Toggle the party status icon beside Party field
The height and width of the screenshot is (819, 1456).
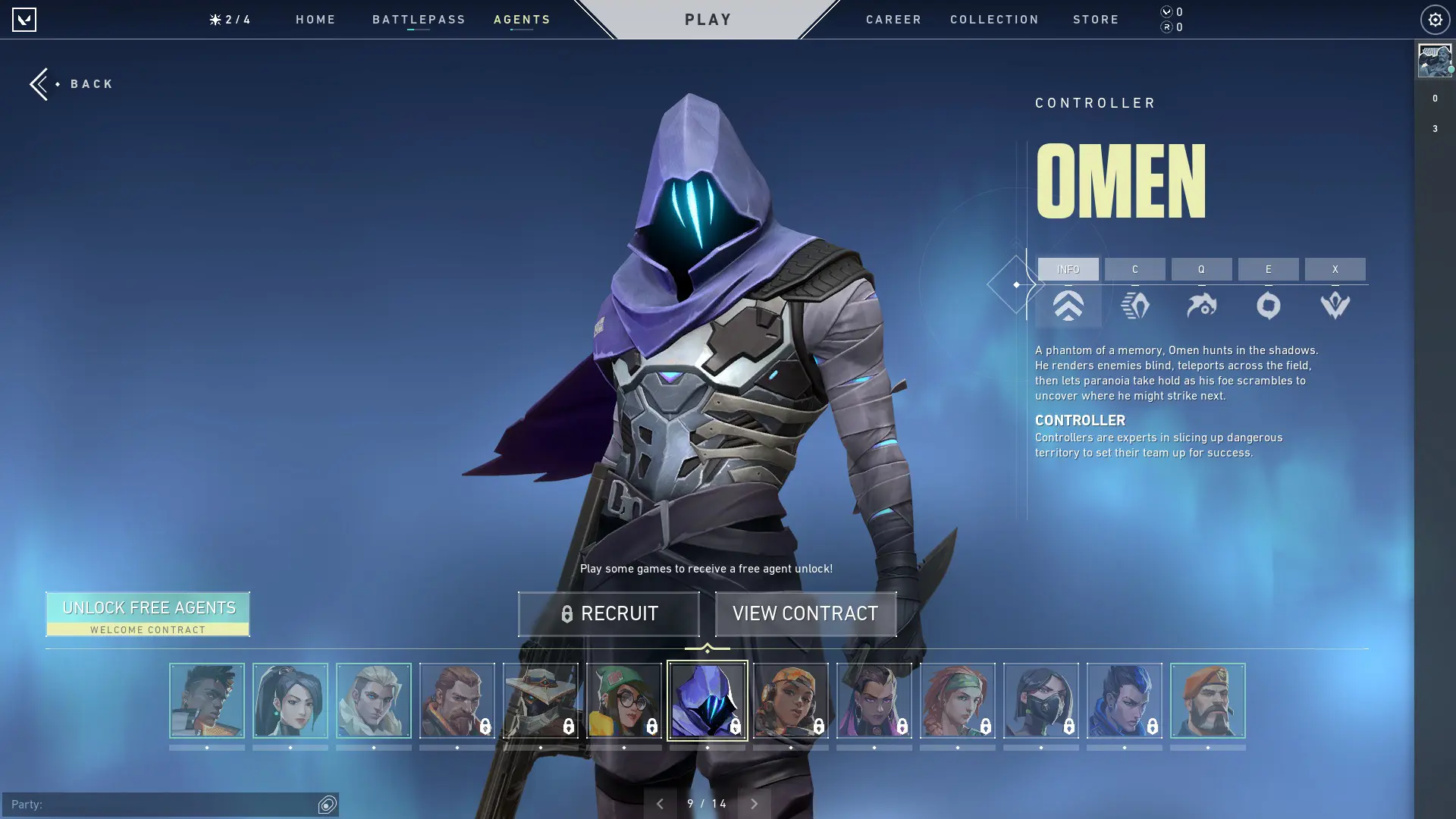pyautogui.click(x=325, y=802)
